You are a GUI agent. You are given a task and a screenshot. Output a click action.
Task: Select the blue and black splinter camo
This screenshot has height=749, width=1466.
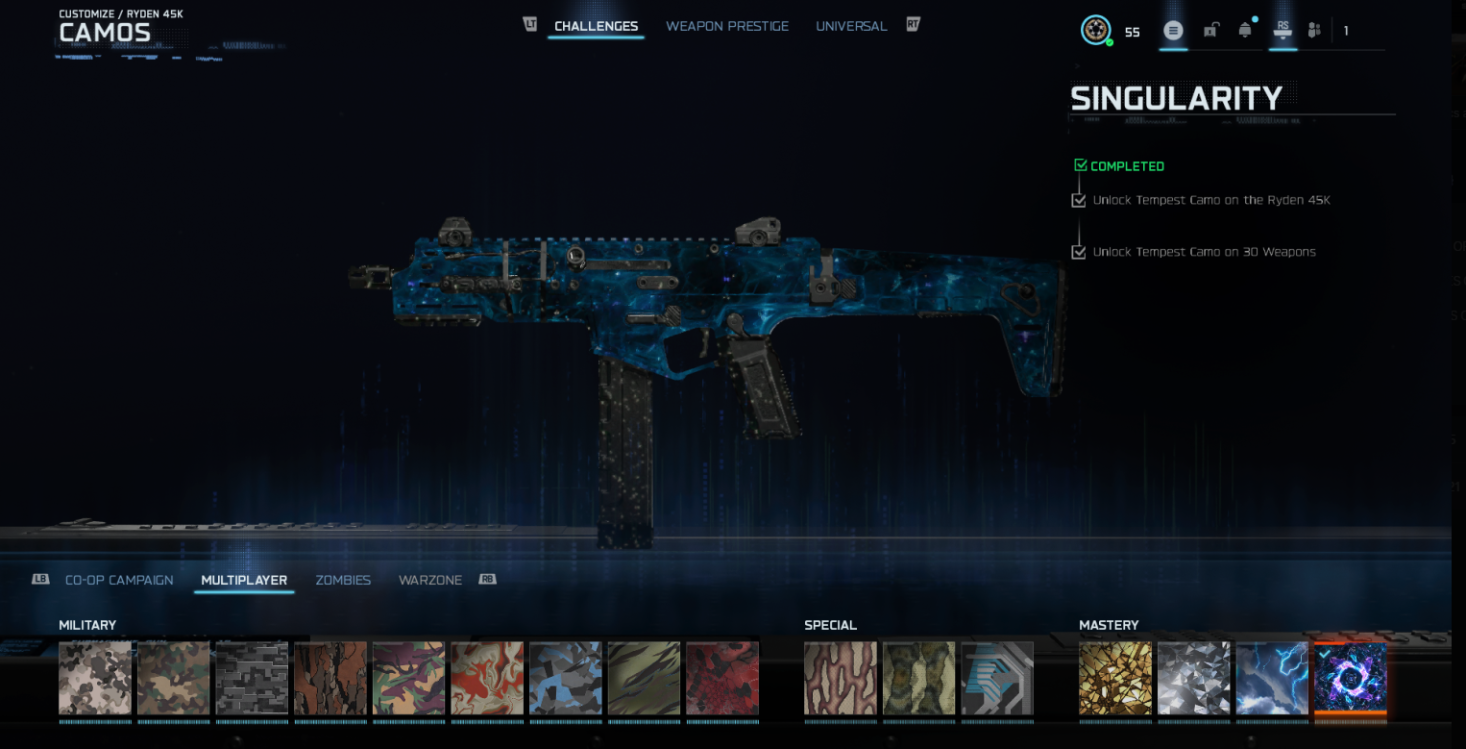click(x=565, y=678)
